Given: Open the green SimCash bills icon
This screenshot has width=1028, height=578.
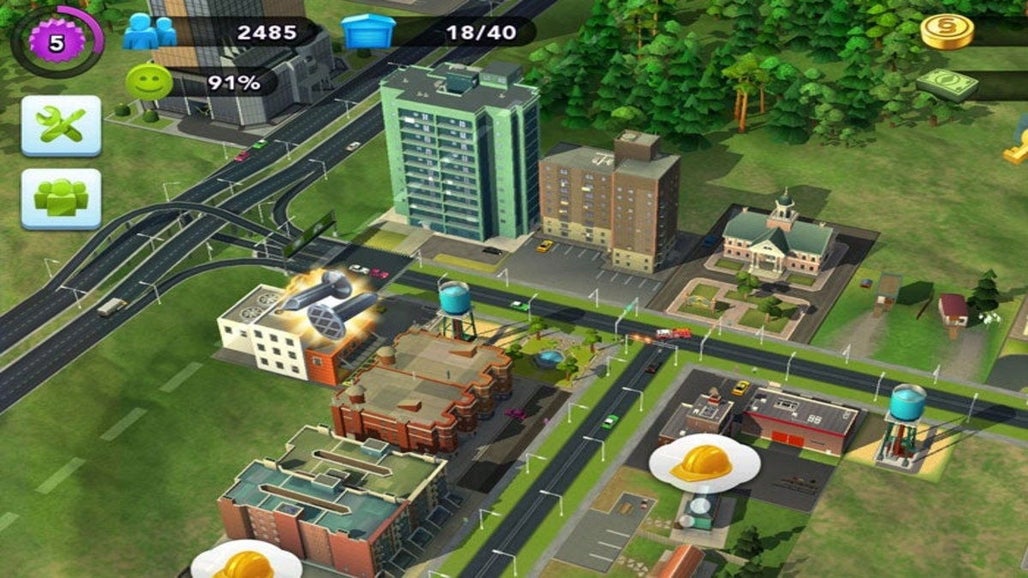Looking at the screenshot, I should [x=946, y=84].
